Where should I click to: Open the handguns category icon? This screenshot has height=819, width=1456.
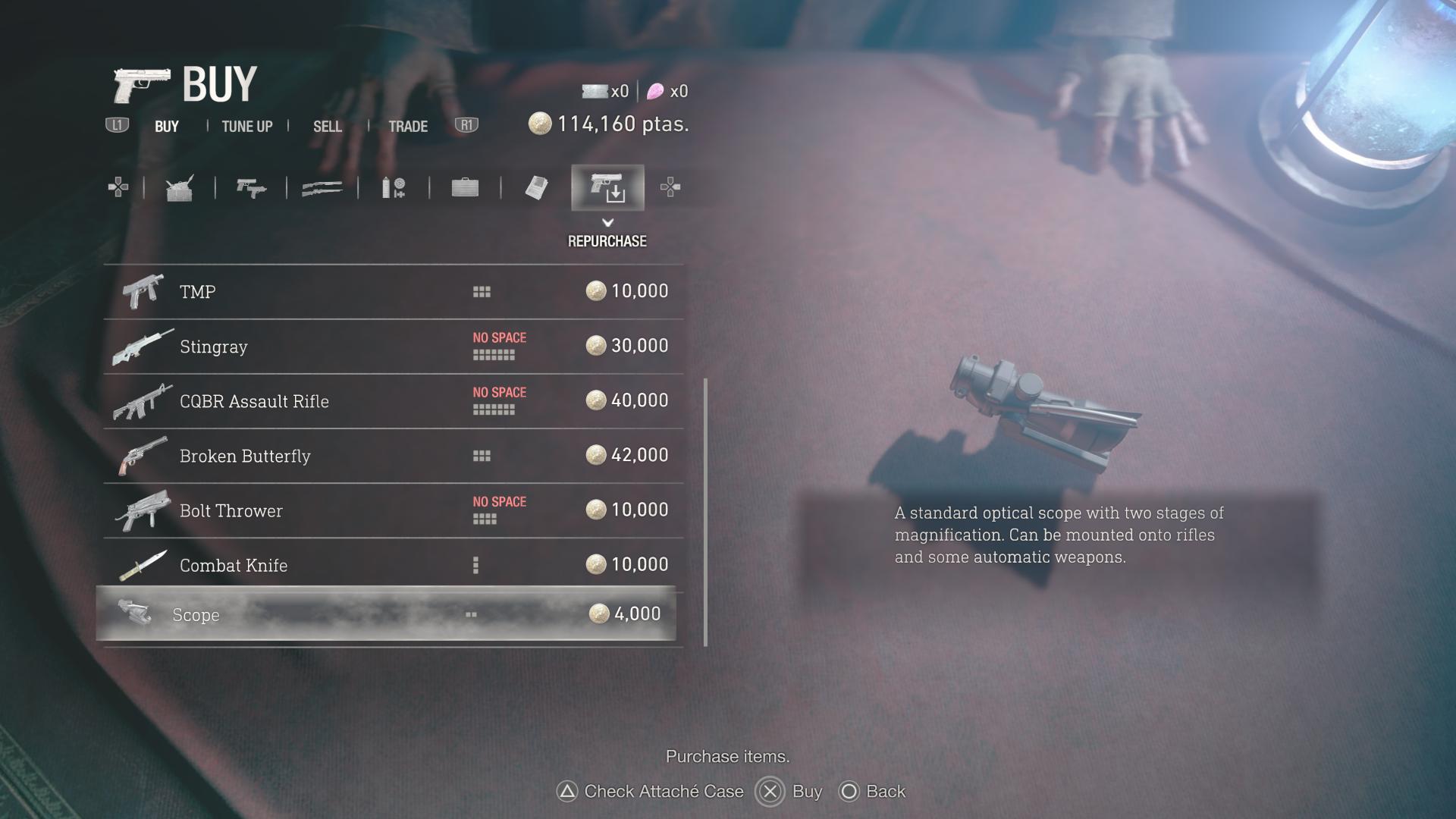pyautogui.click(x=253, y=187)
